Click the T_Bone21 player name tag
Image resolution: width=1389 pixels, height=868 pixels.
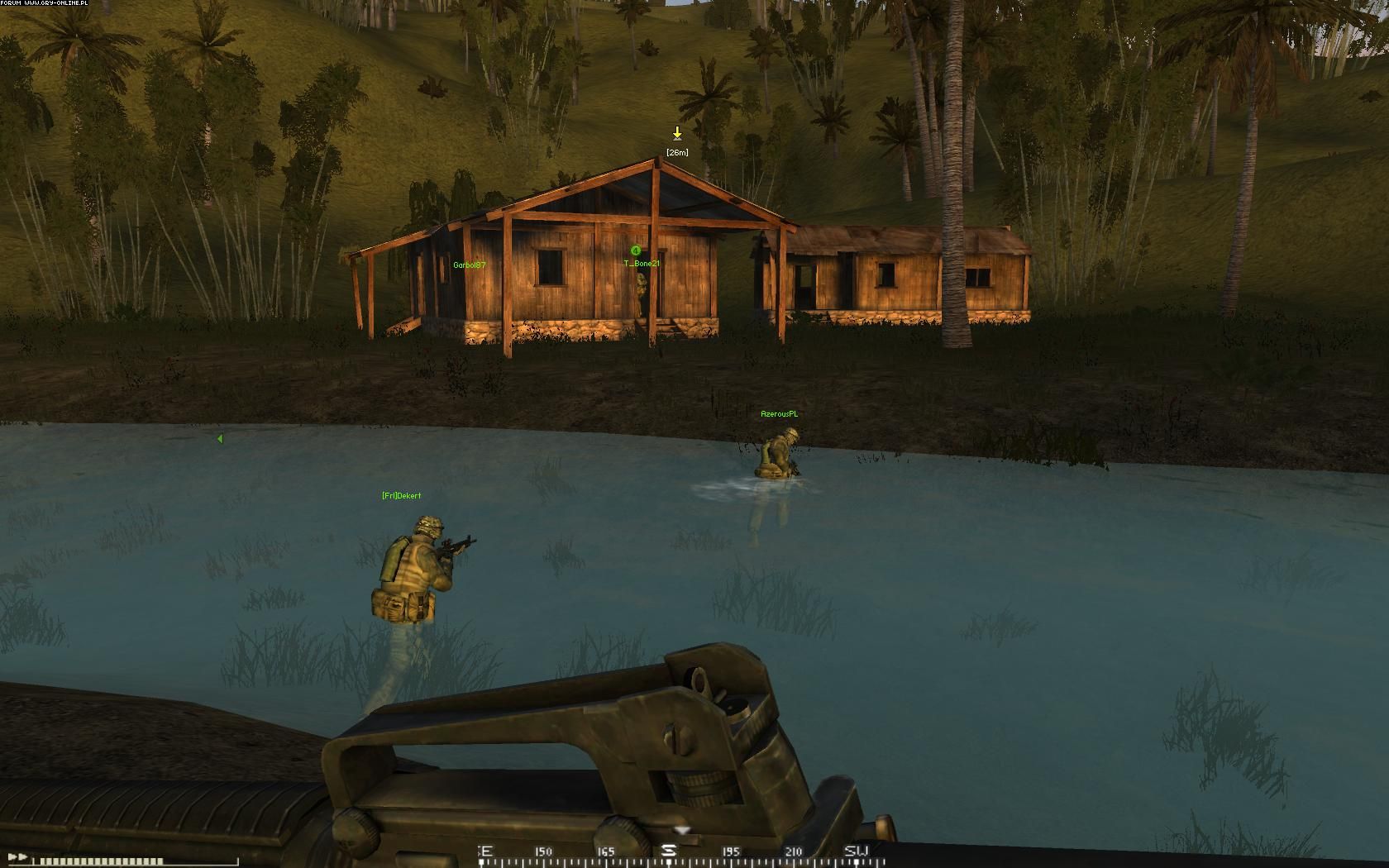(x=642, y=264)
